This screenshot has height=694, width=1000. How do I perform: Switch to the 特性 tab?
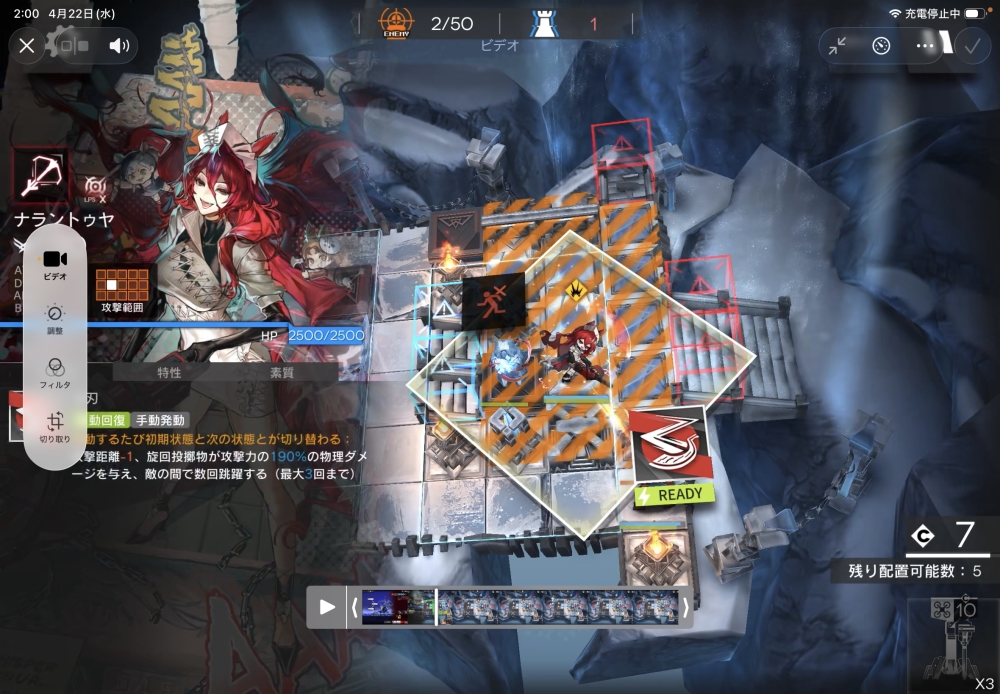point(169,372)
